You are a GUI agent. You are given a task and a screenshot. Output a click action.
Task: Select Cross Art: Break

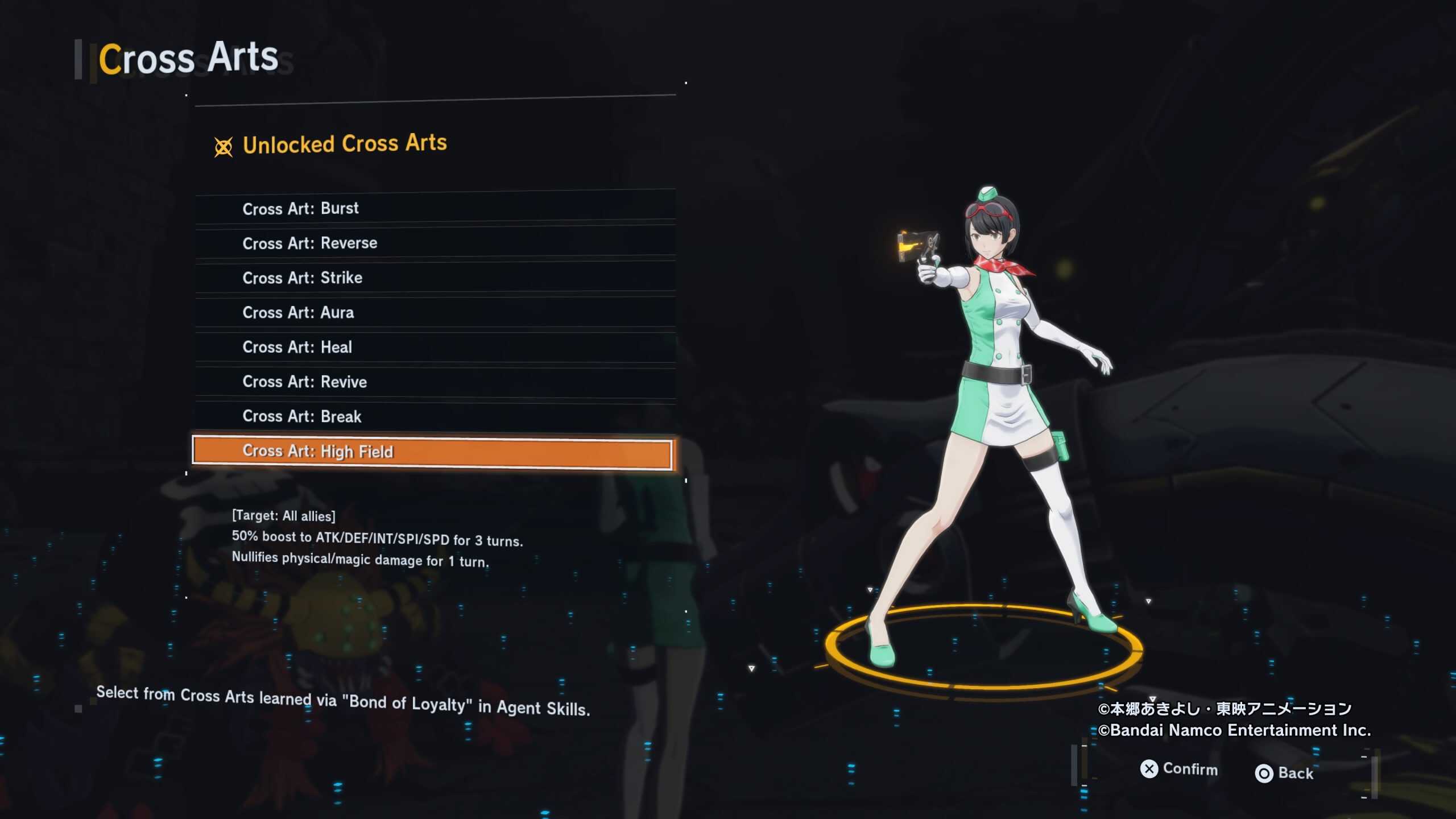435,416
